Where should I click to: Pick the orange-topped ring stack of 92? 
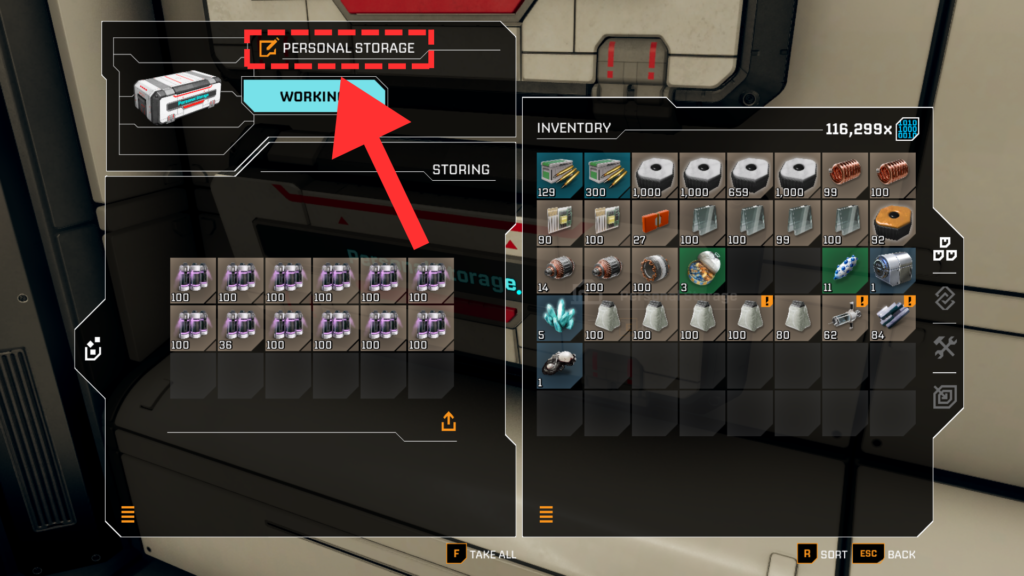893,224
